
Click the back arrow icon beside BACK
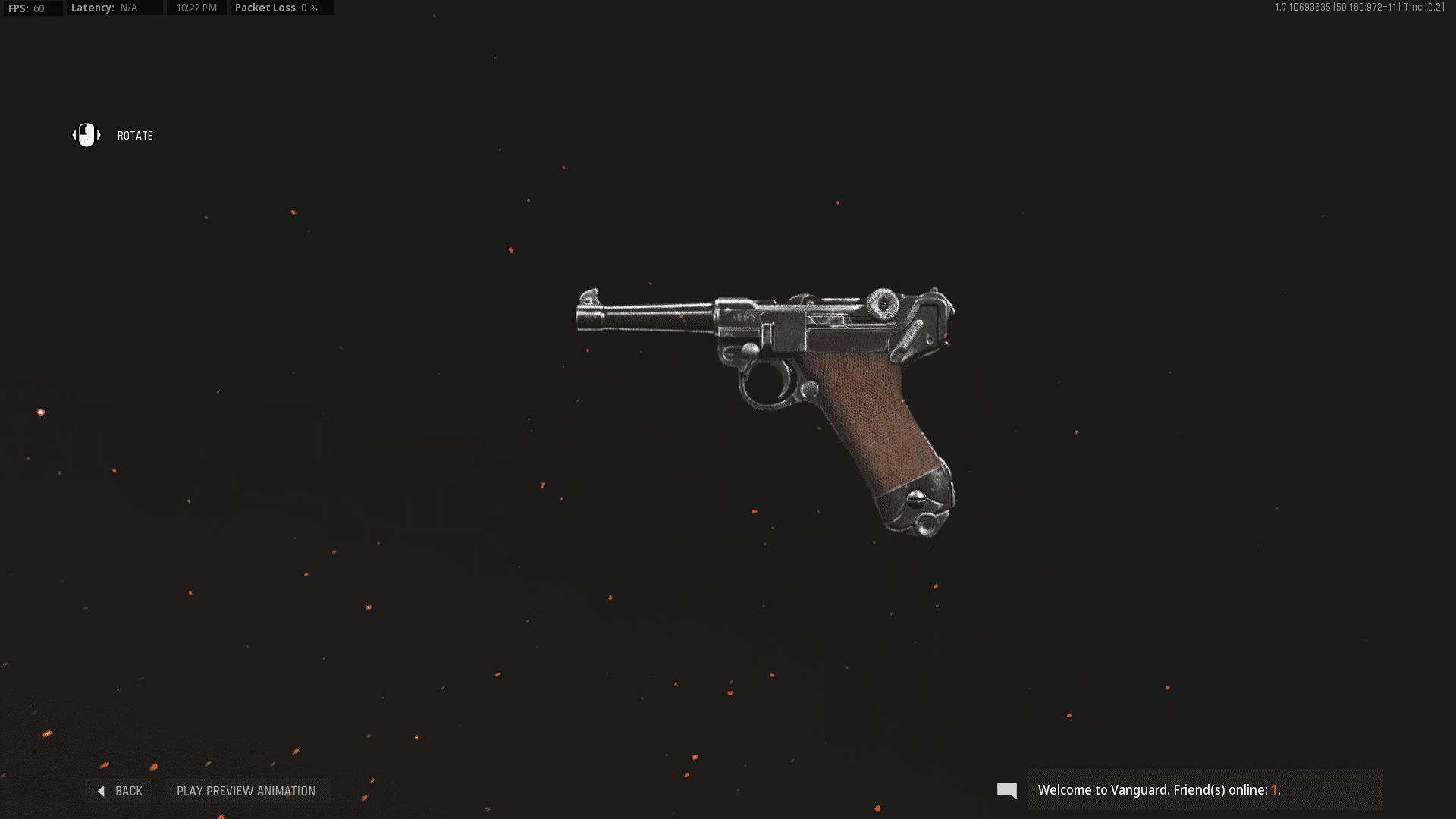tap(102, 790)
